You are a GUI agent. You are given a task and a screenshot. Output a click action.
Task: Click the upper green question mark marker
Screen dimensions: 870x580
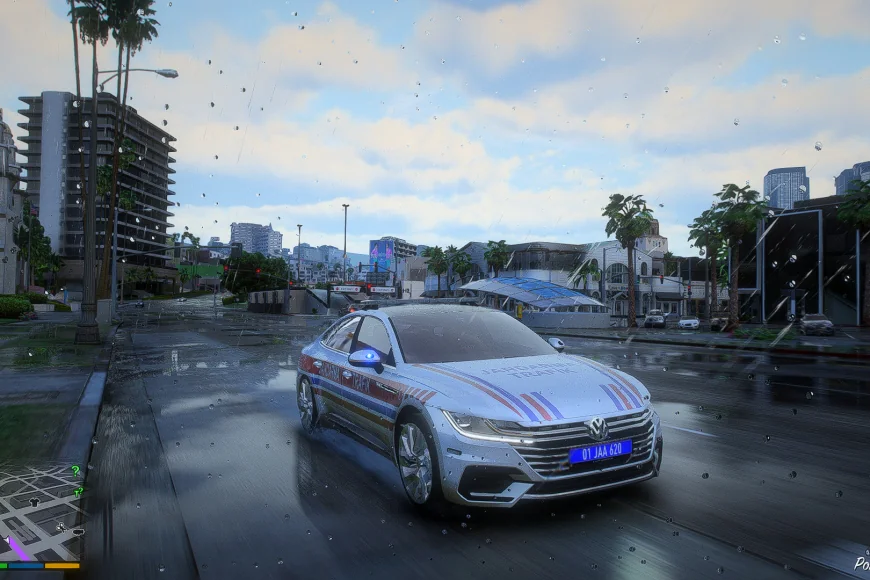coord(76,471)
